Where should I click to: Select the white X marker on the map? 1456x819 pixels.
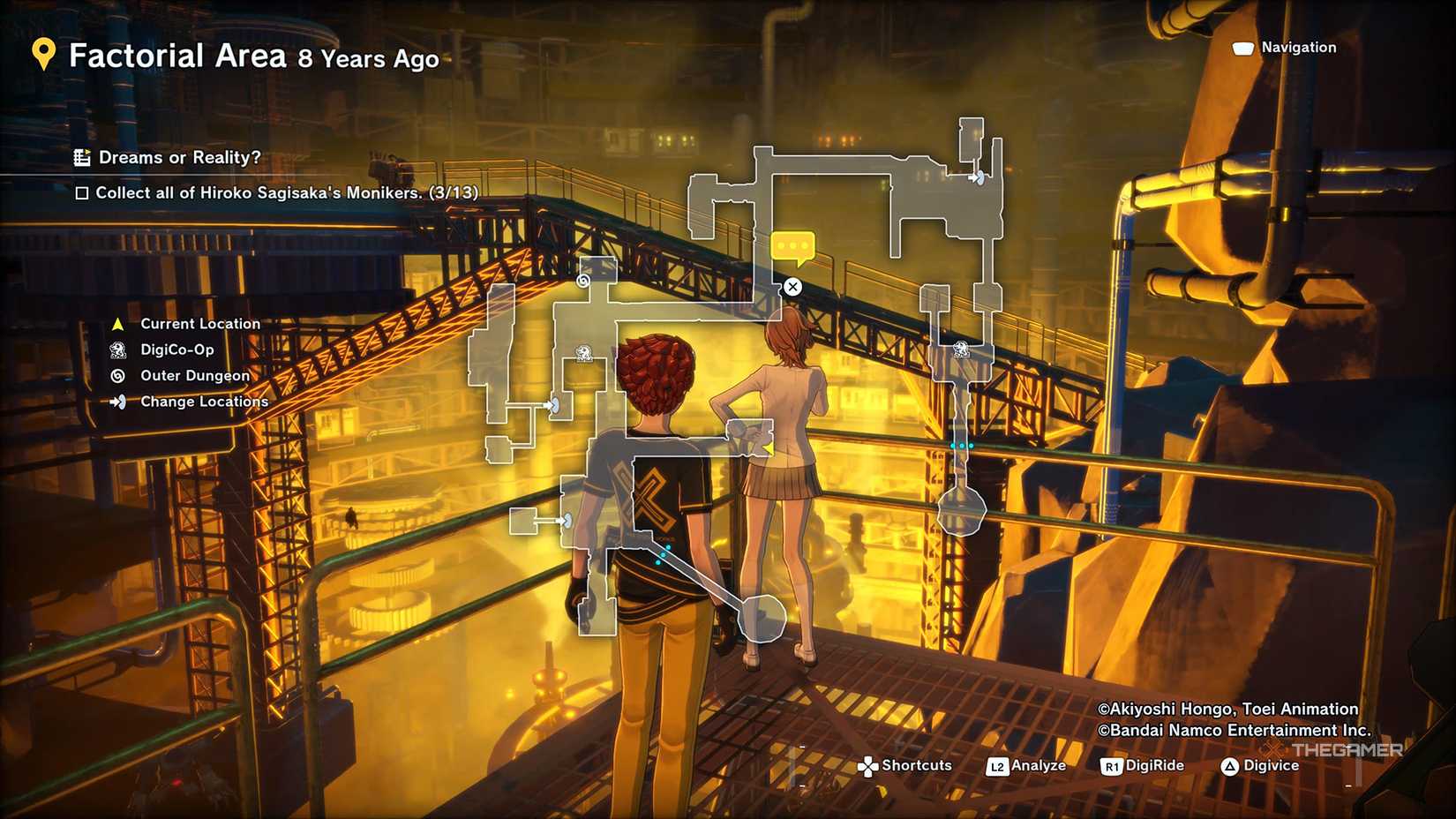pos(792,287)
